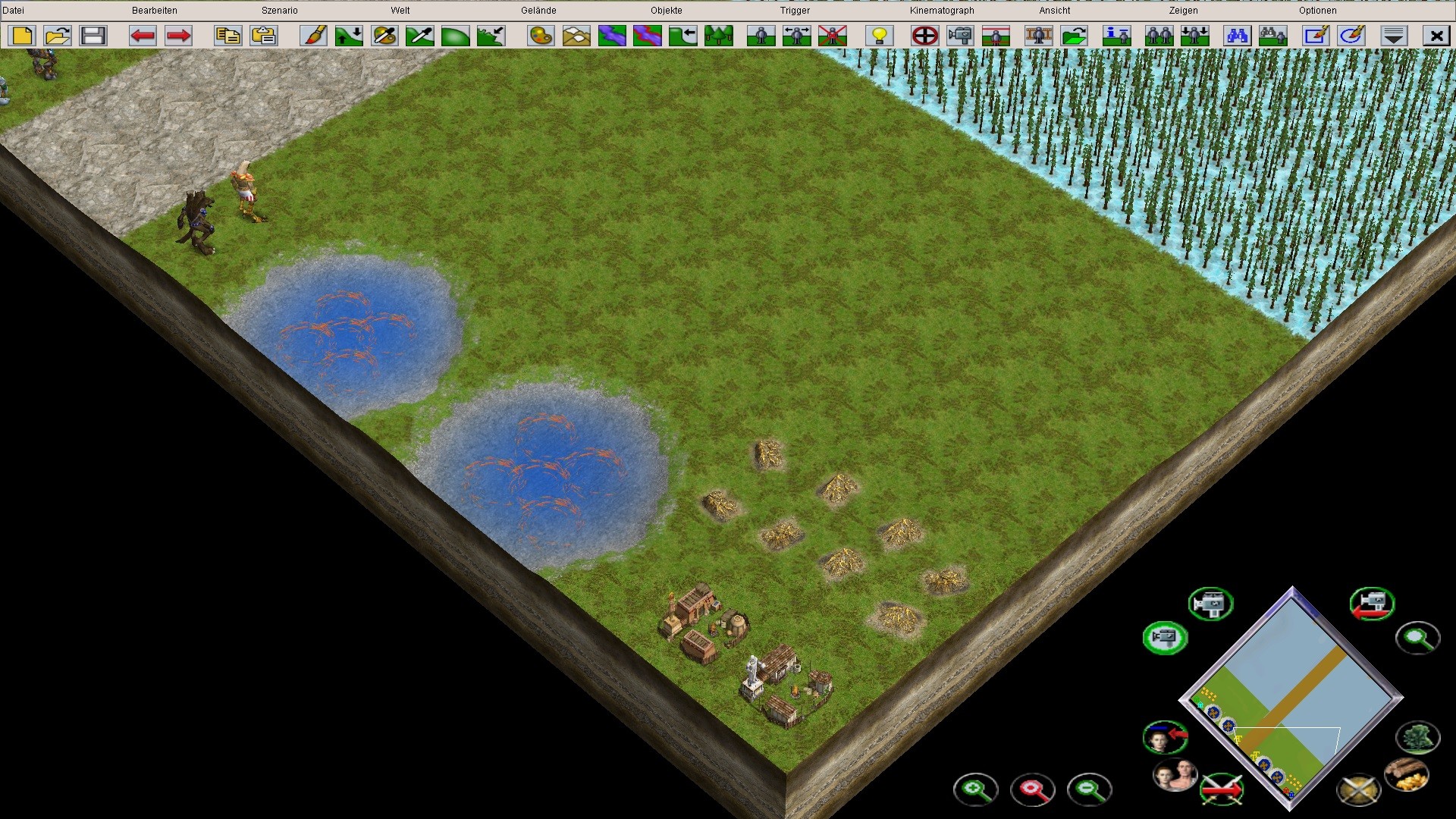Image resolution: width=1456 pixels, height=819 pixels.
Task: Click the red Undo arrow
Action: tap(141, 35)
